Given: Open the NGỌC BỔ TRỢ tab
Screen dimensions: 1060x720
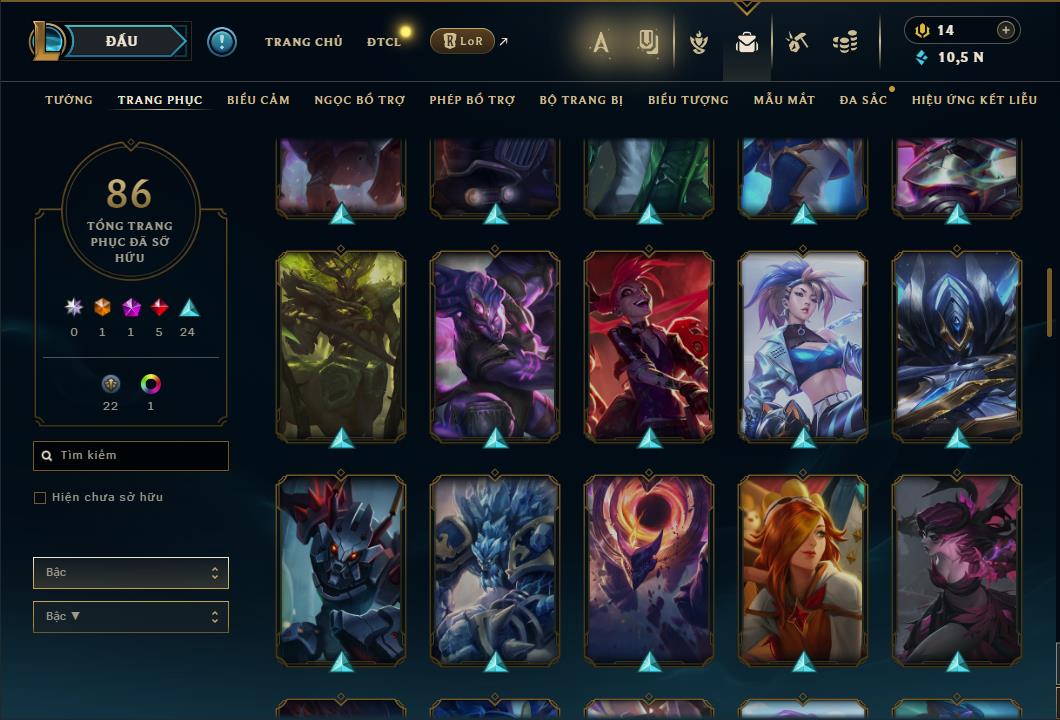Looking at the screenshot, I should coord(359,100).
